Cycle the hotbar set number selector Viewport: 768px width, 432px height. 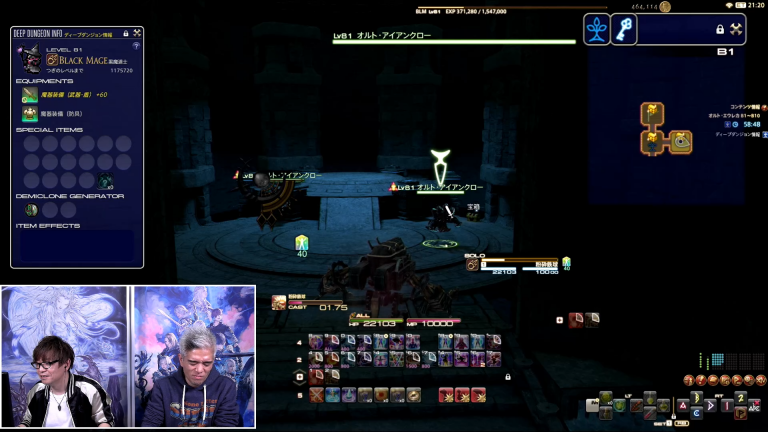pos(299,377)
